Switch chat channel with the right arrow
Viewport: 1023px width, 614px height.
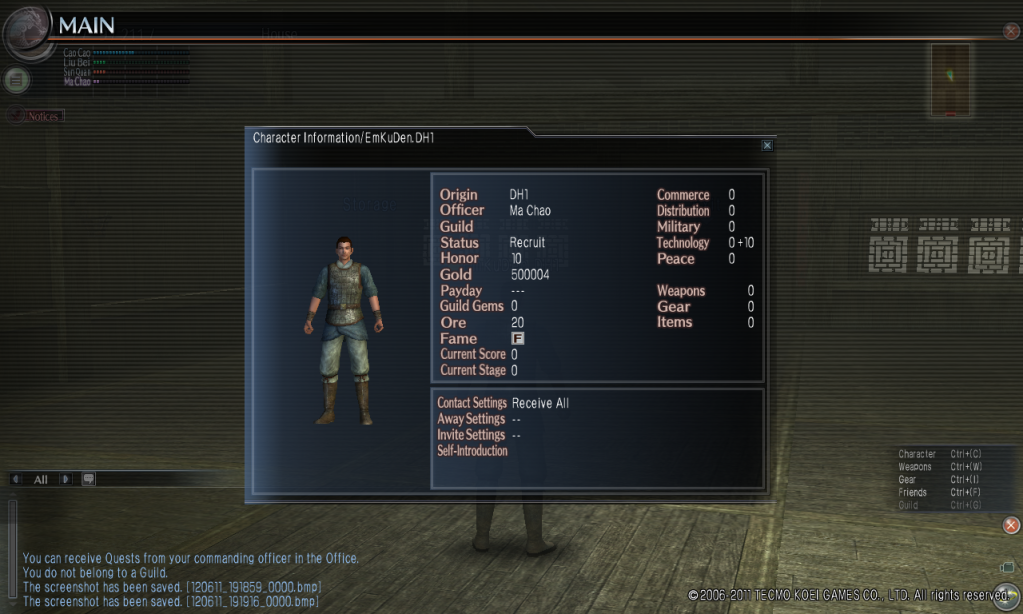pos(66,479)
